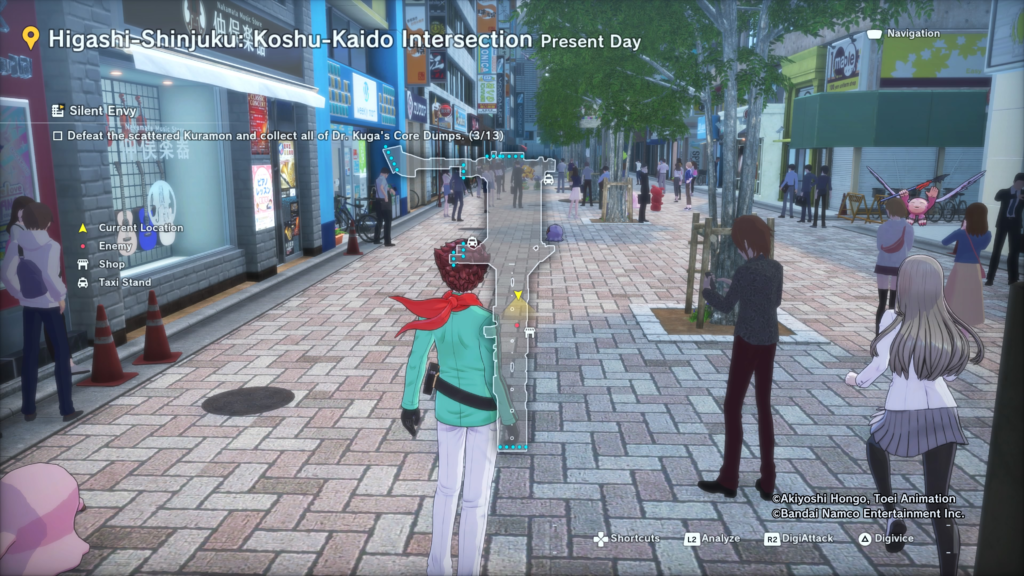
Task: Select the red enemy dot on the map overlay
Action: (x=517, y=325)
